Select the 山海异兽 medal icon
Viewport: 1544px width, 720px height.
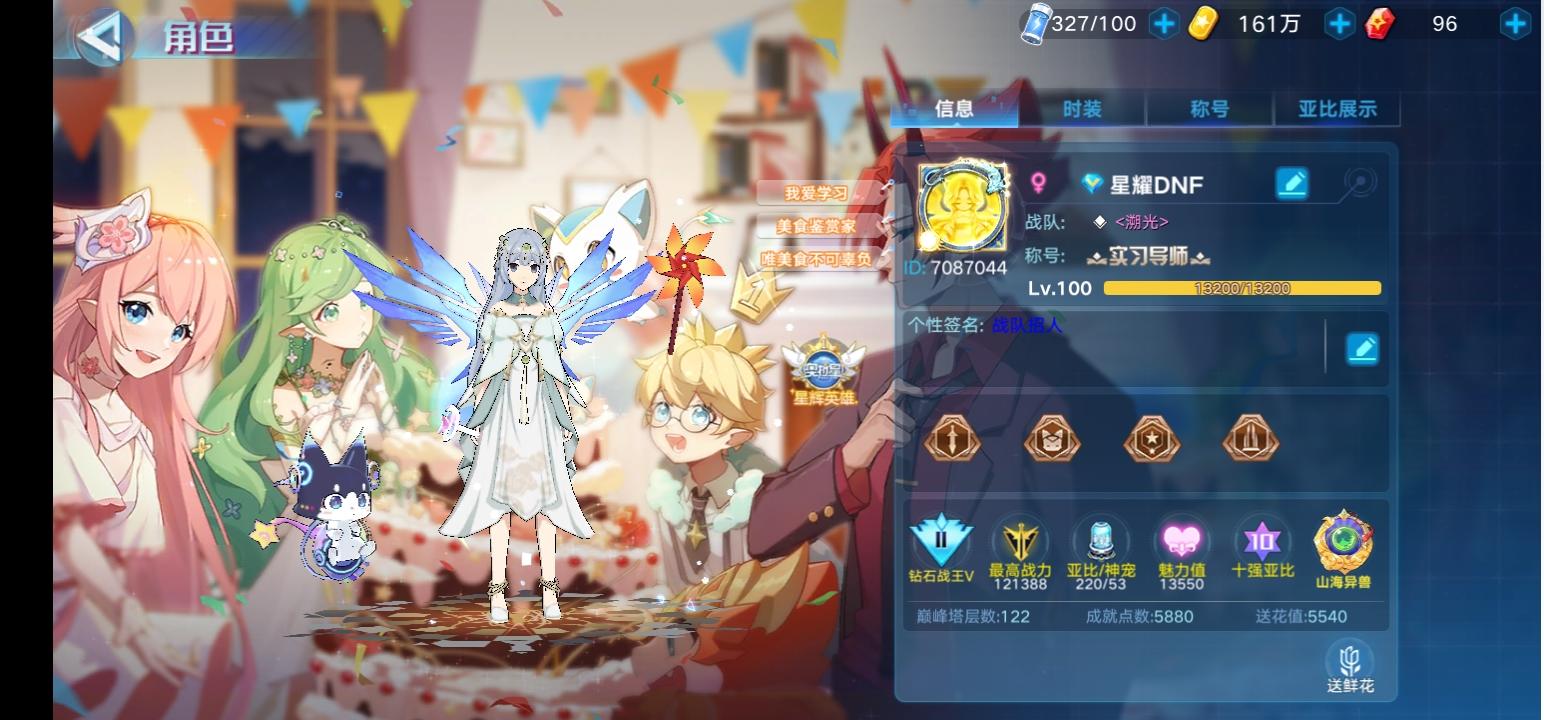pyautogui.click(x=1343, y=545)
